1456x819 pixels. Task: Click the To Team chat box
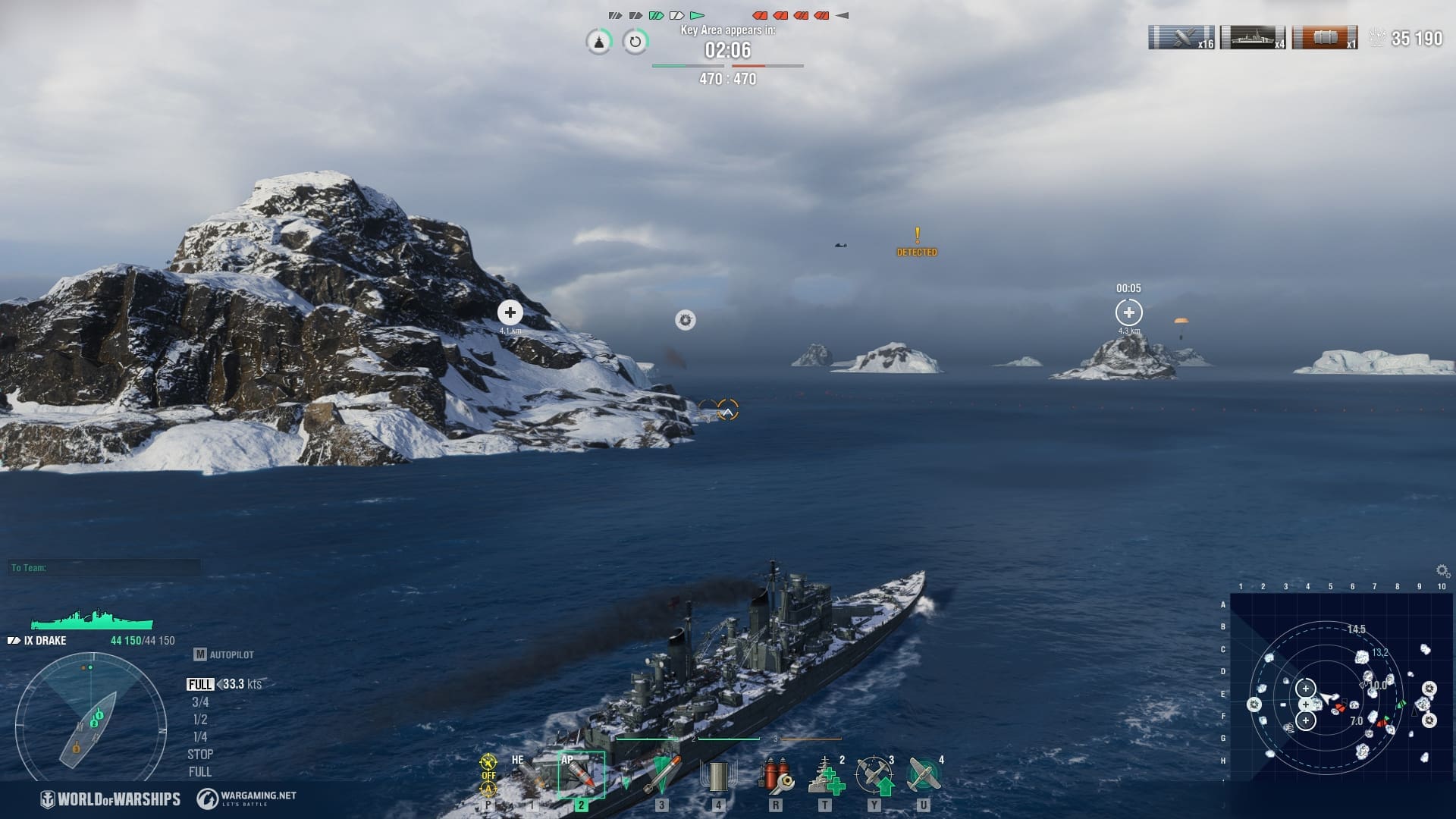(105, 568)
